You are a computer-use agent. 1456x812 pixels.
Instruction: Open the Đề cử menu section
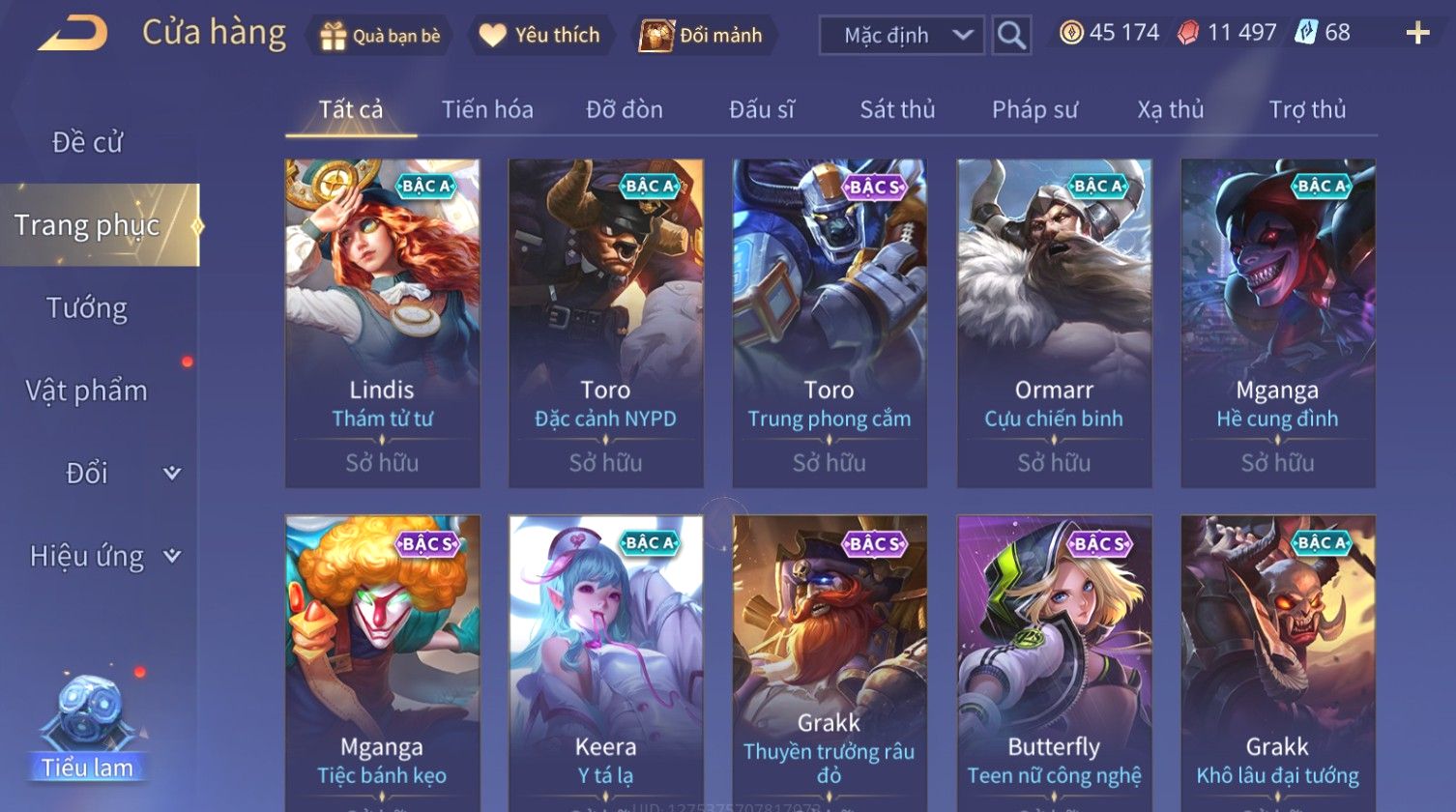coord(87,142)
